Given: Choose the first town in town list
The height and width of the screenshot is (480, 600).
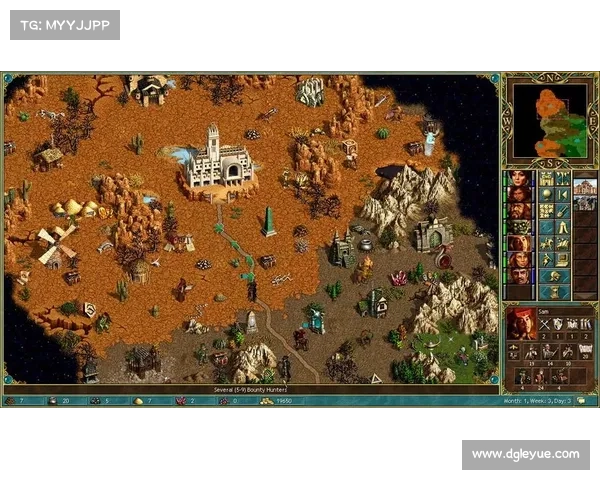Looking at the screenshot, I should [584, 187].
